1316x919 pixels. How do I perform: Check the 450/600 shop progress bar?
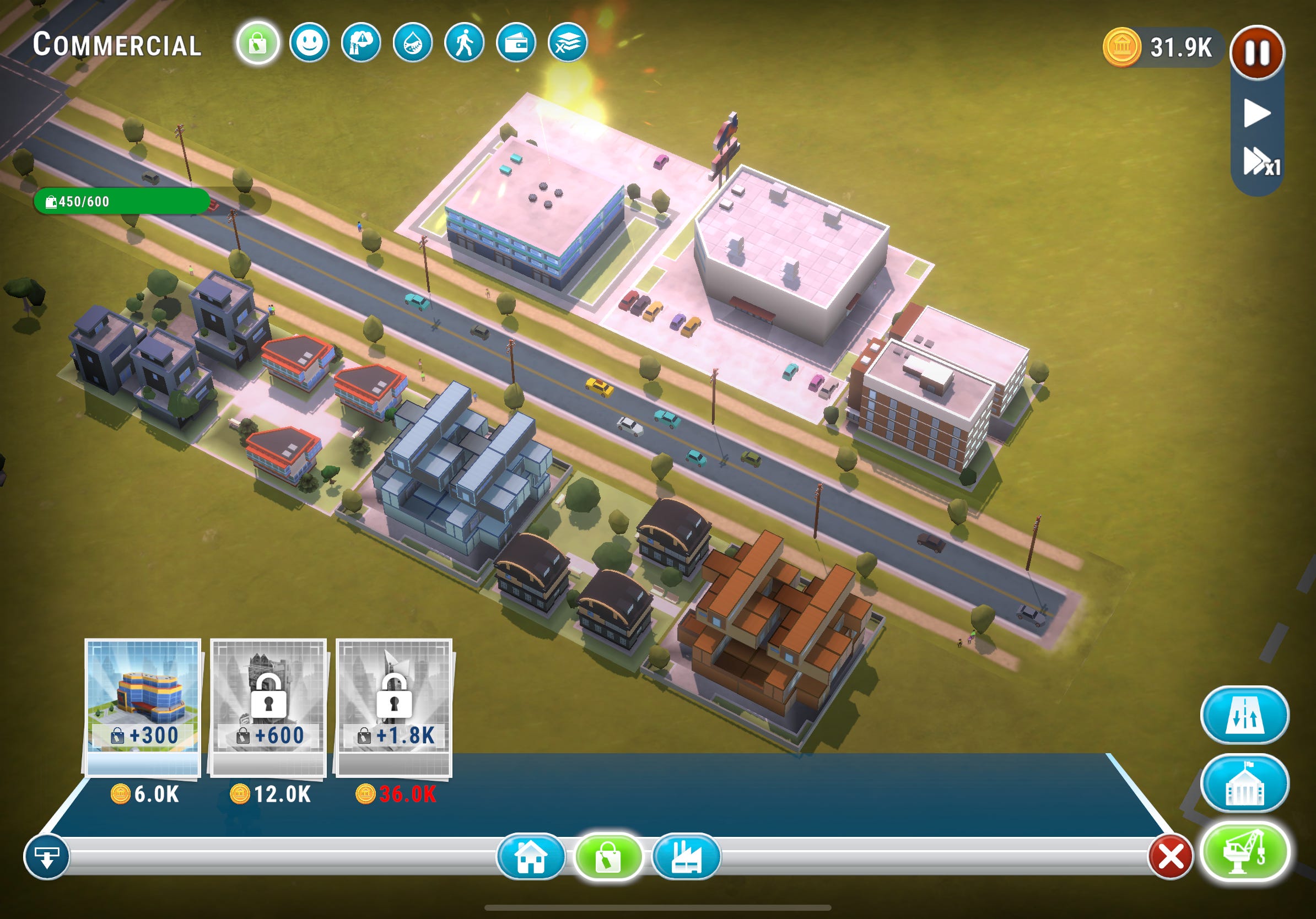click(x=123, y=202)
